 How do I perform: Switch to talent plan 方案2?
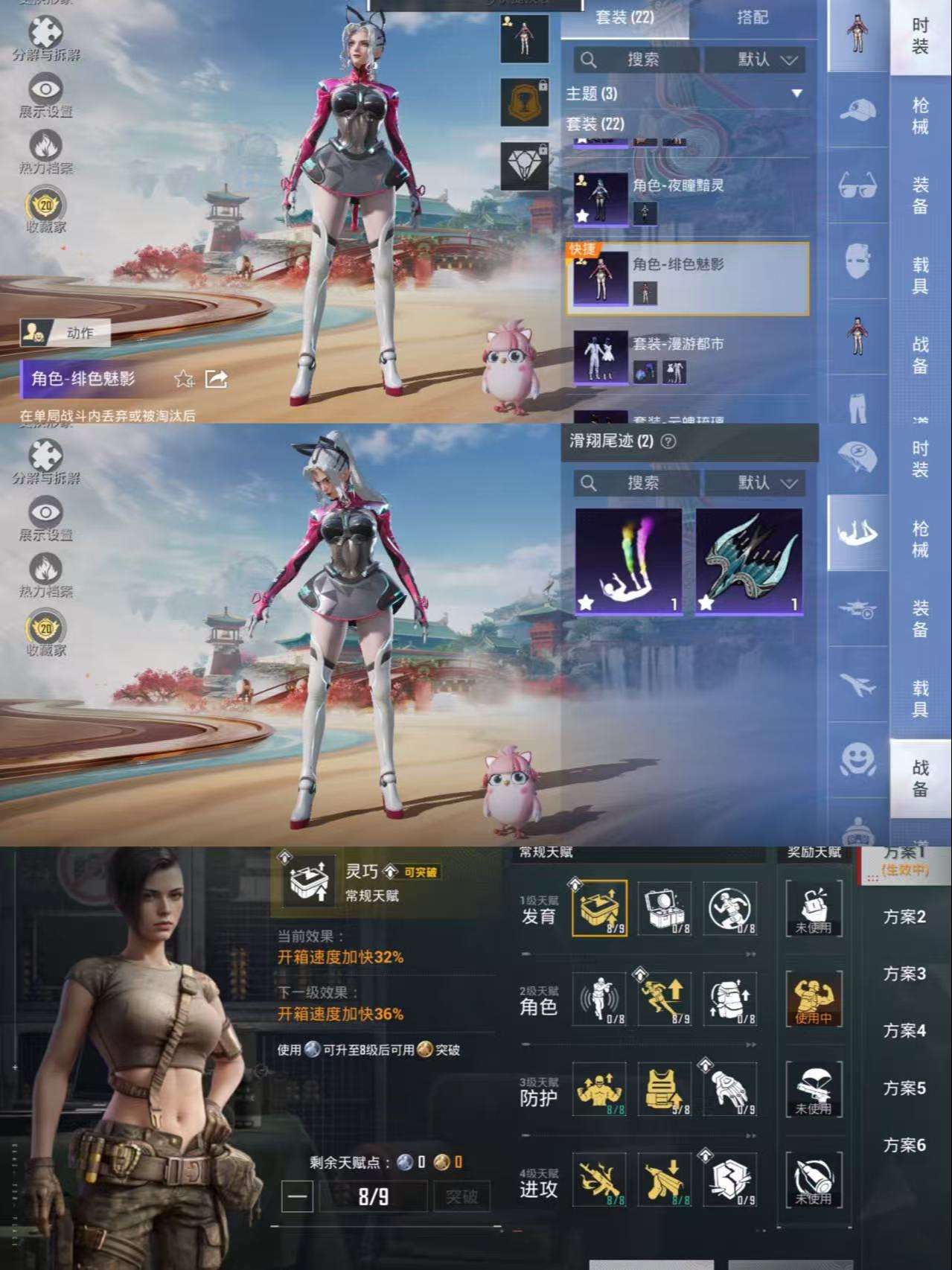(904, 917)
